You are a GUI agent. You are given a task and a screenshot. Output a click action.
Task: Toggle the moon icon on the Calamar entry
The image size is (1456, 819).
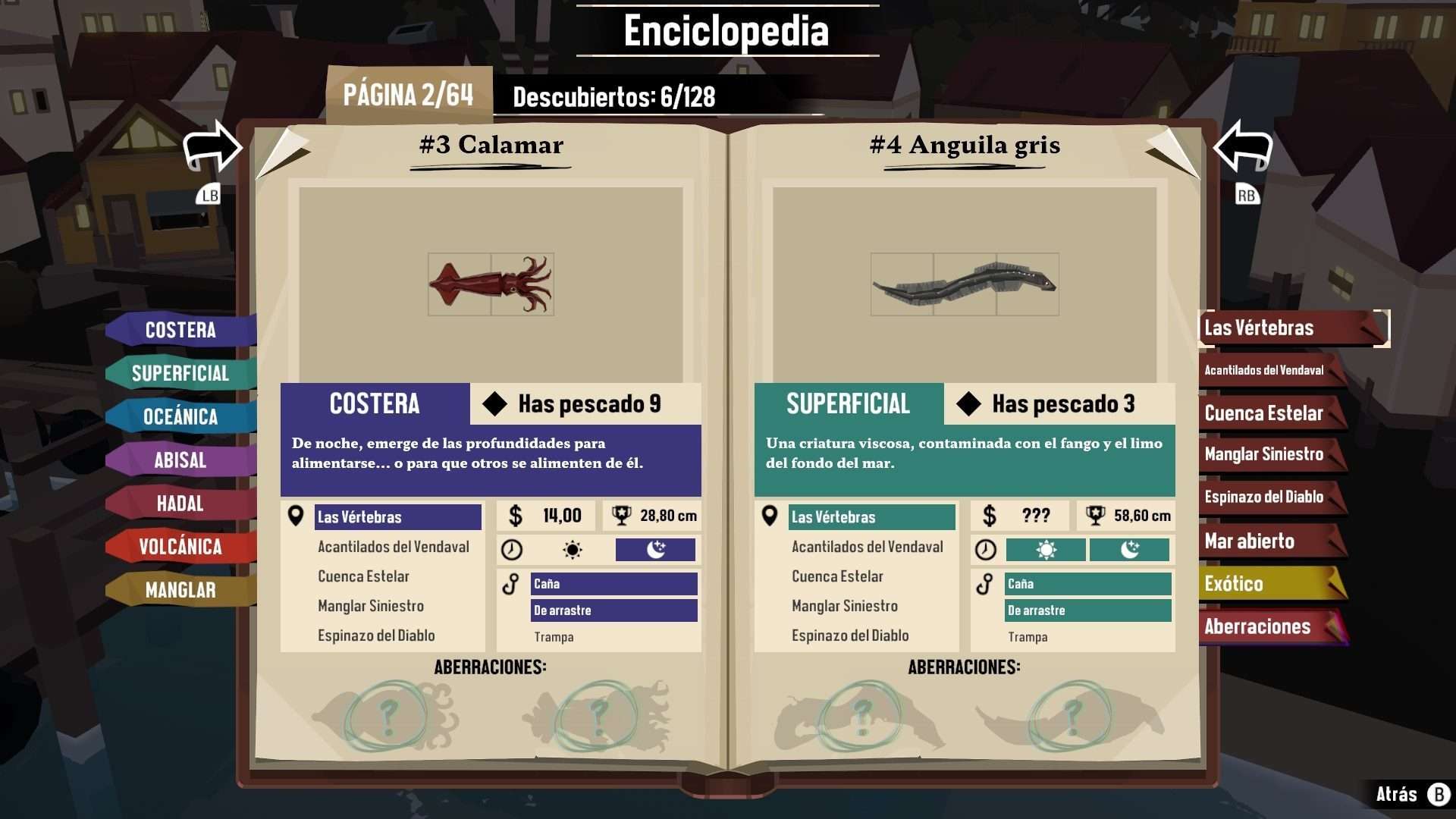pyautogui.click(x=656, y=550)
